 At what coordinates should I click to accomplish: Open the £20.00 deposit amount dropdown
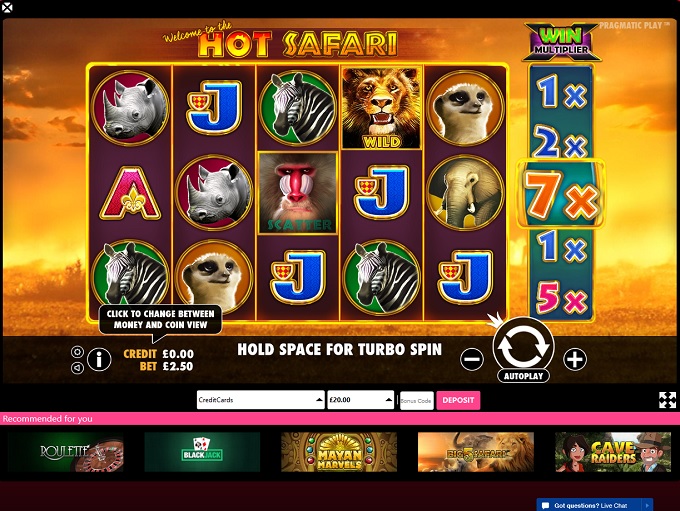point(360,400)
